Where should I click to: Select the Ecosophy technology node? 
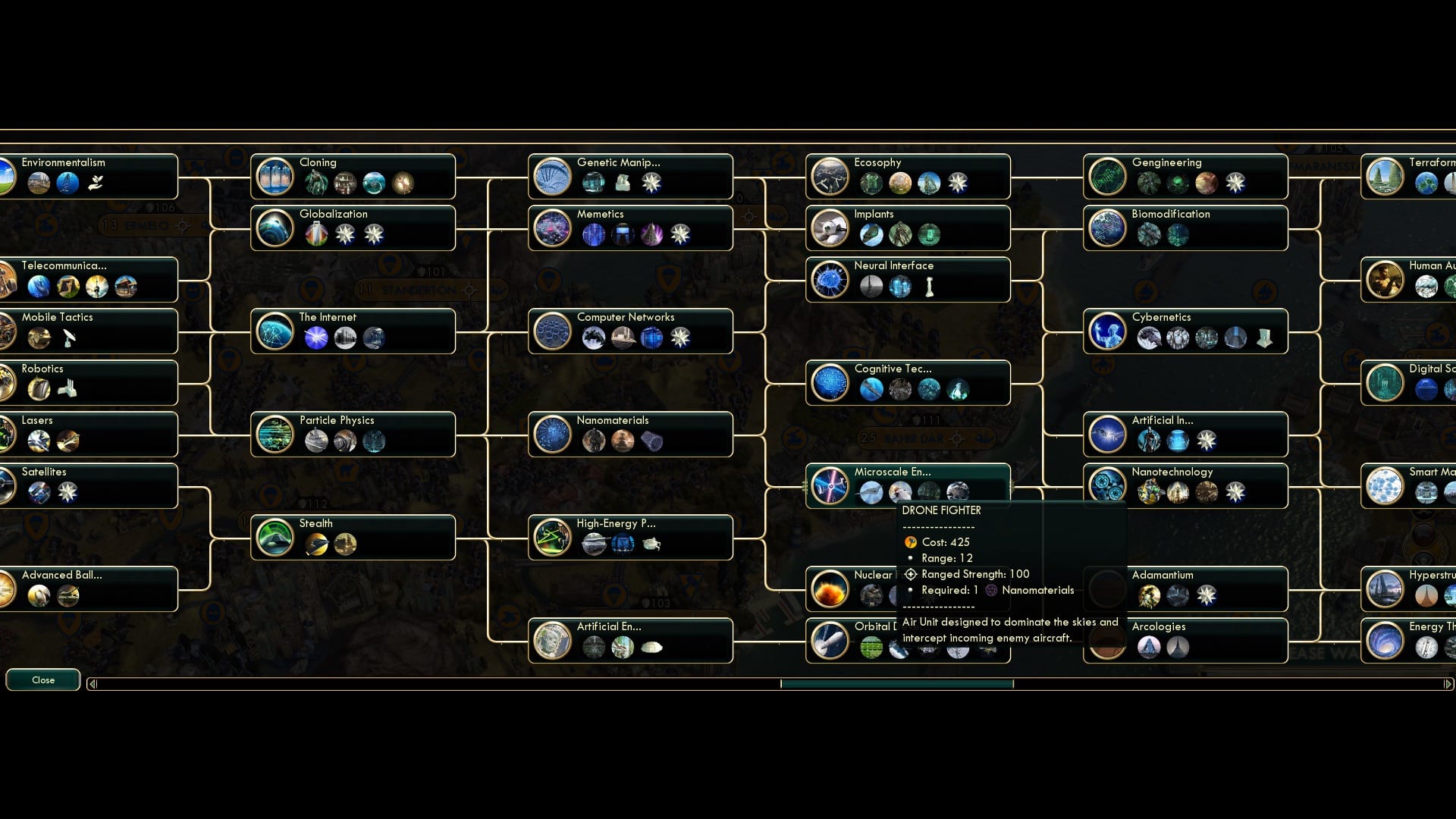coord(907,176)
